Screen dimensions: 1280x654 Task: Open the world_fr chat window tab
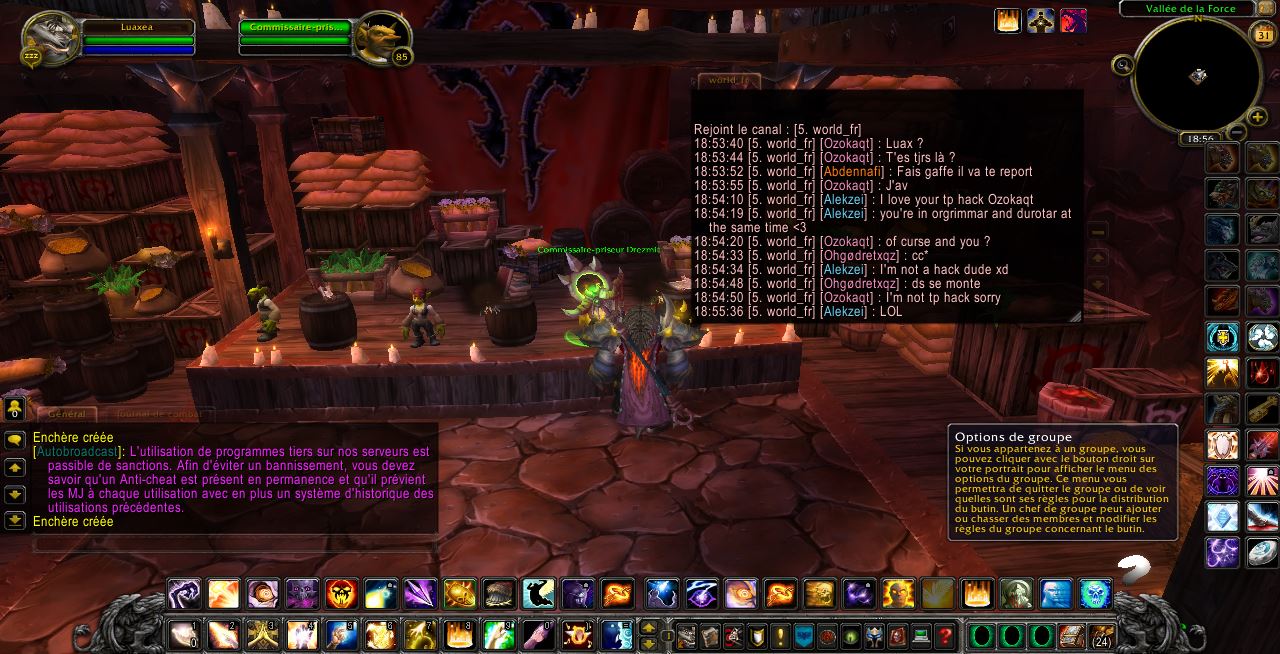[727, 79]
